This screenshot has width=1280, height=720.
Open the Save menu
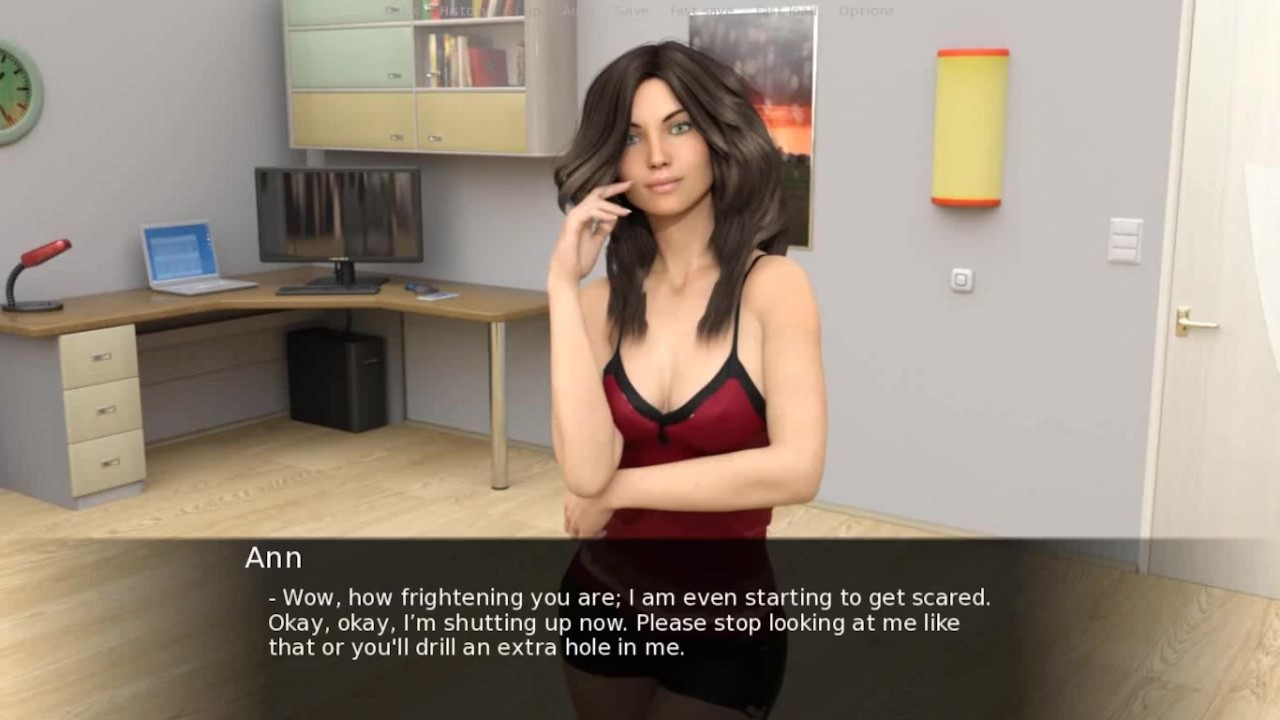(632, 11)
